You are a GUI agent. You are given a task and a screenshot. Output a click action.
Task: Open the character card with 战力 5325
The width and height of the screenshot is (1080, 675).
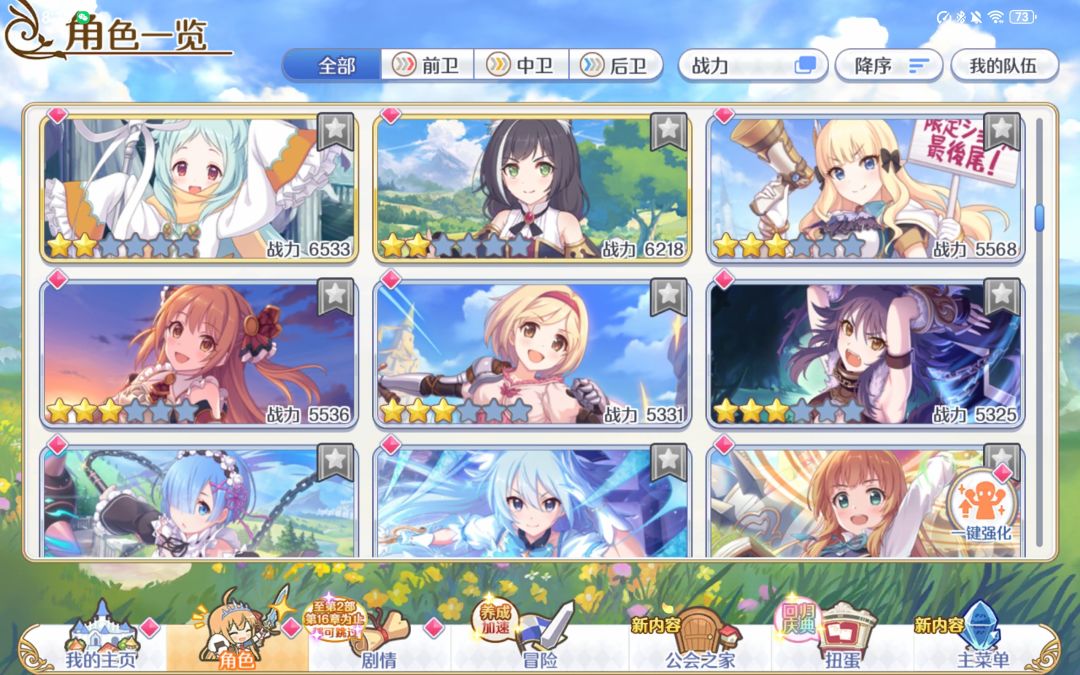click(865, 352)
